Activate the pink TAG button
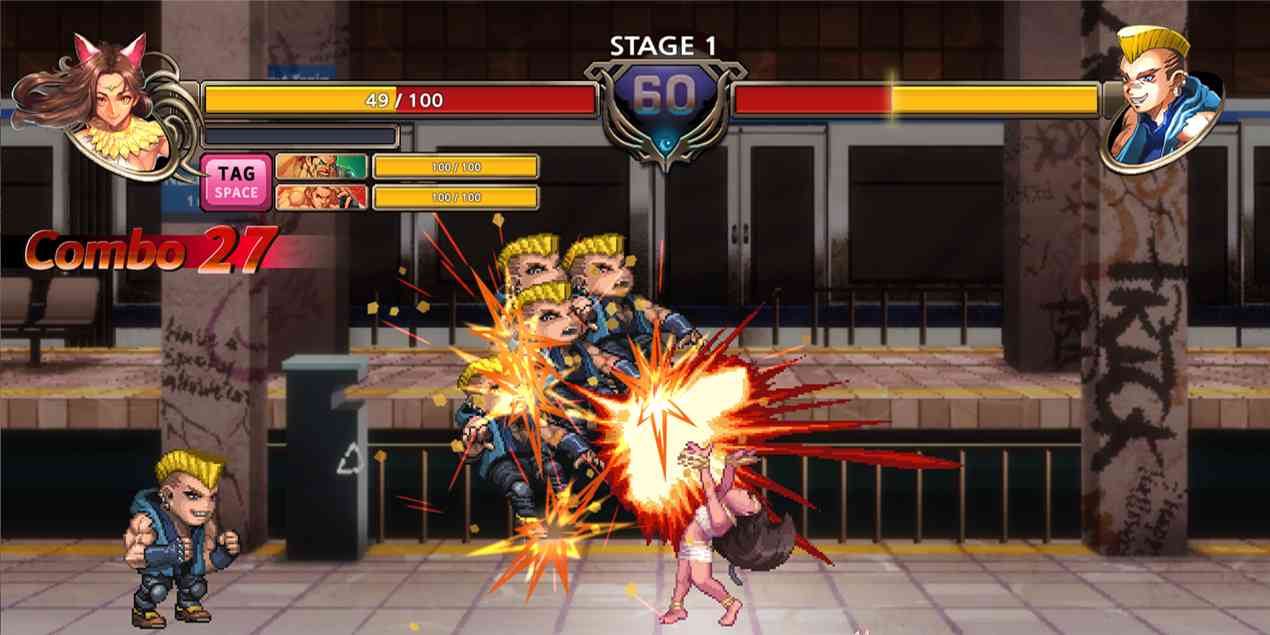Image resolution: width=1270 pixels, height=635 pixels. (236, 181)
